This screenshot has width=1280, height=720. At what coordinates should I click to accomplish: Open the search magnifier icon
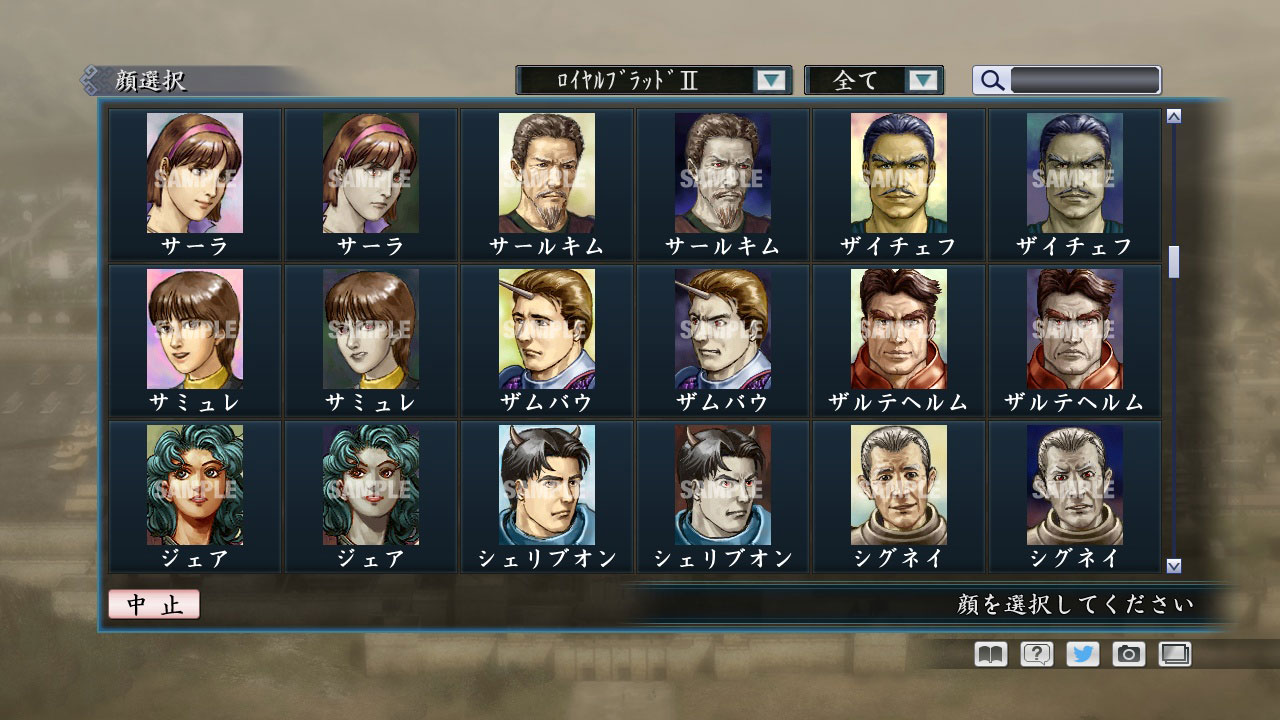pyautogui.click(x=990, y=80)
